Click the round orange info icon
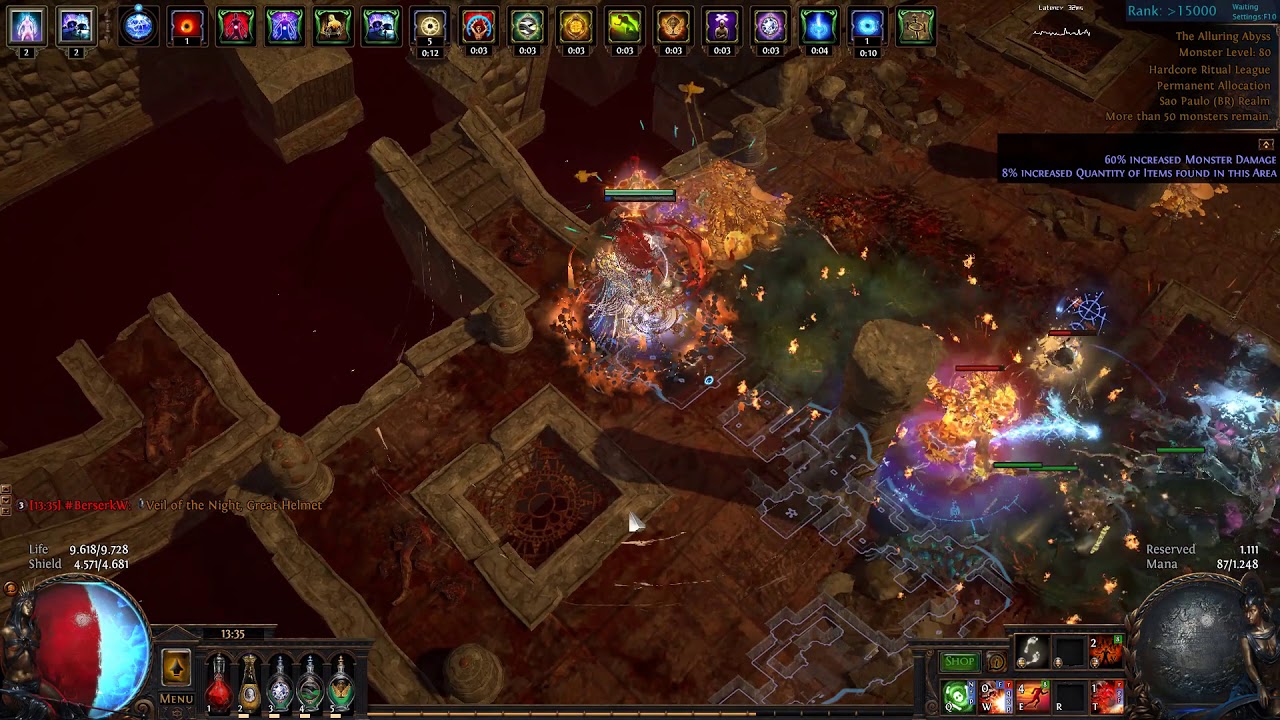Image resolution: width=1280 pixels, height=720 pixels. (996, 661)
